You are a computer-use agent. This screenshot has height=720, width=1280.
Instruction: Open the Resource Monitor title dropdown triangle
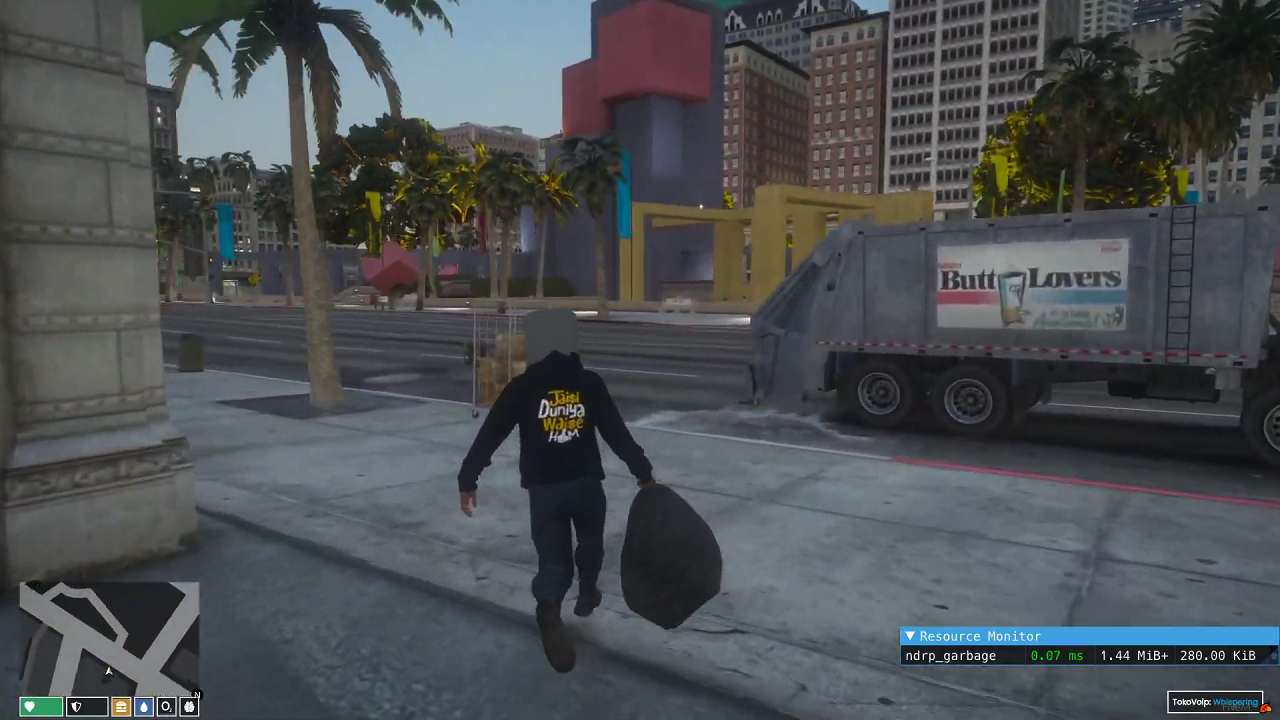pyautogui.click(x=911, y=637)
